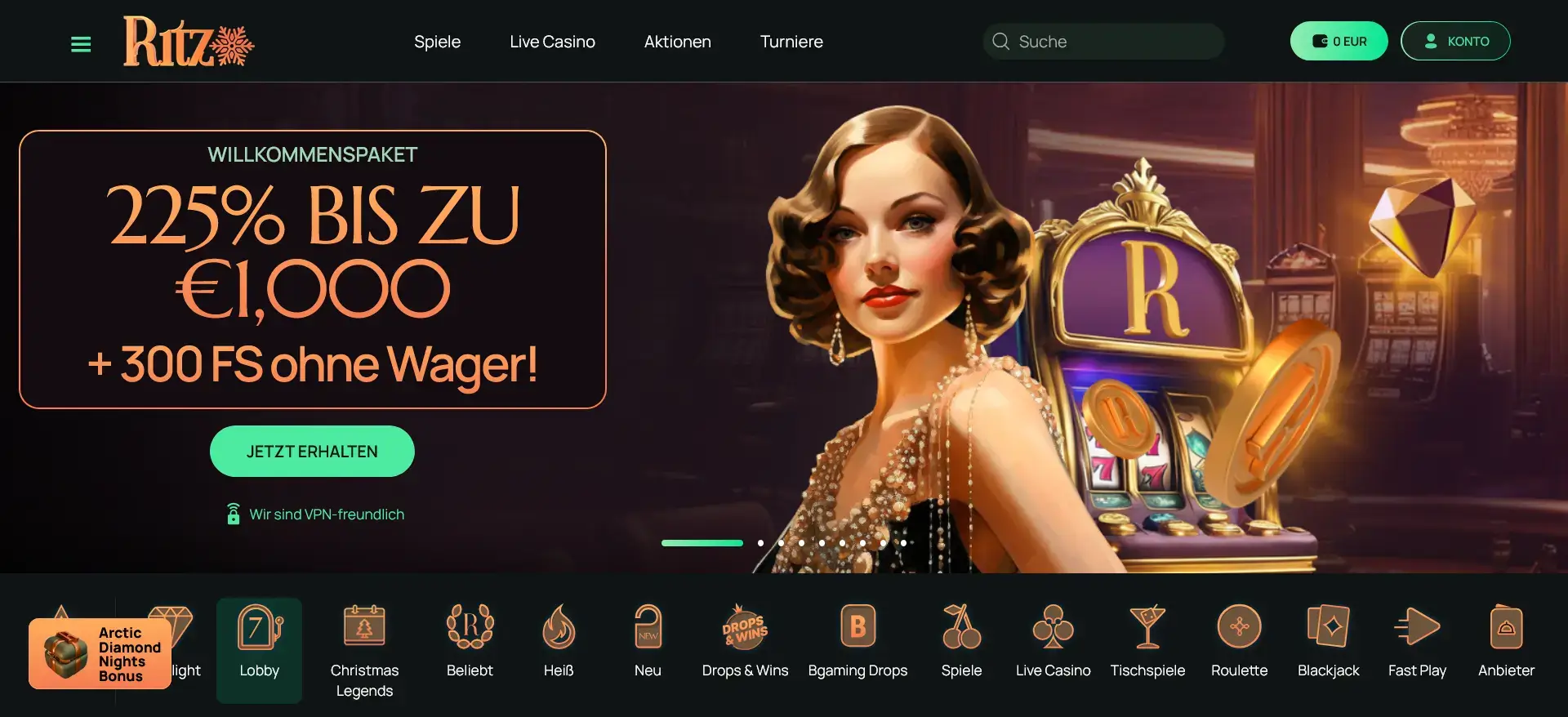Expand the hamburger navigation menu
This screenshot has height=717, width=1568.
(81, 43)
